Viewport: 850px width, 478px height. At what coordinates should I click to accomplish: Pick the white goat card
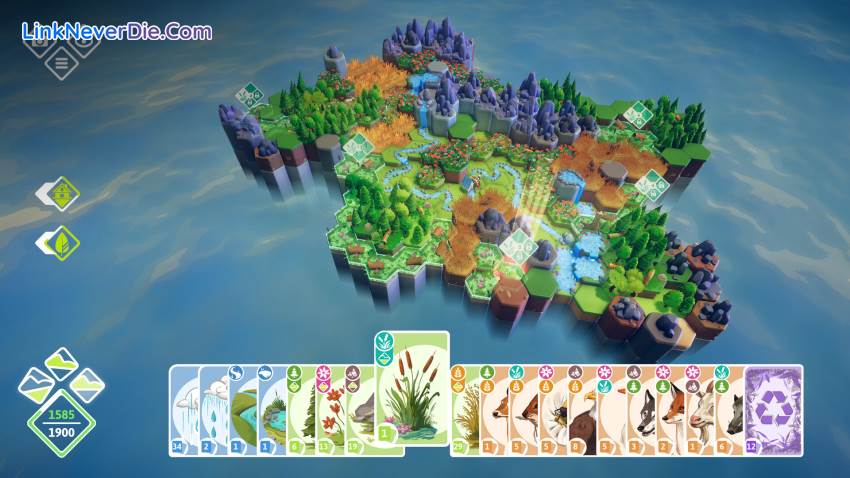pos(700,412)
